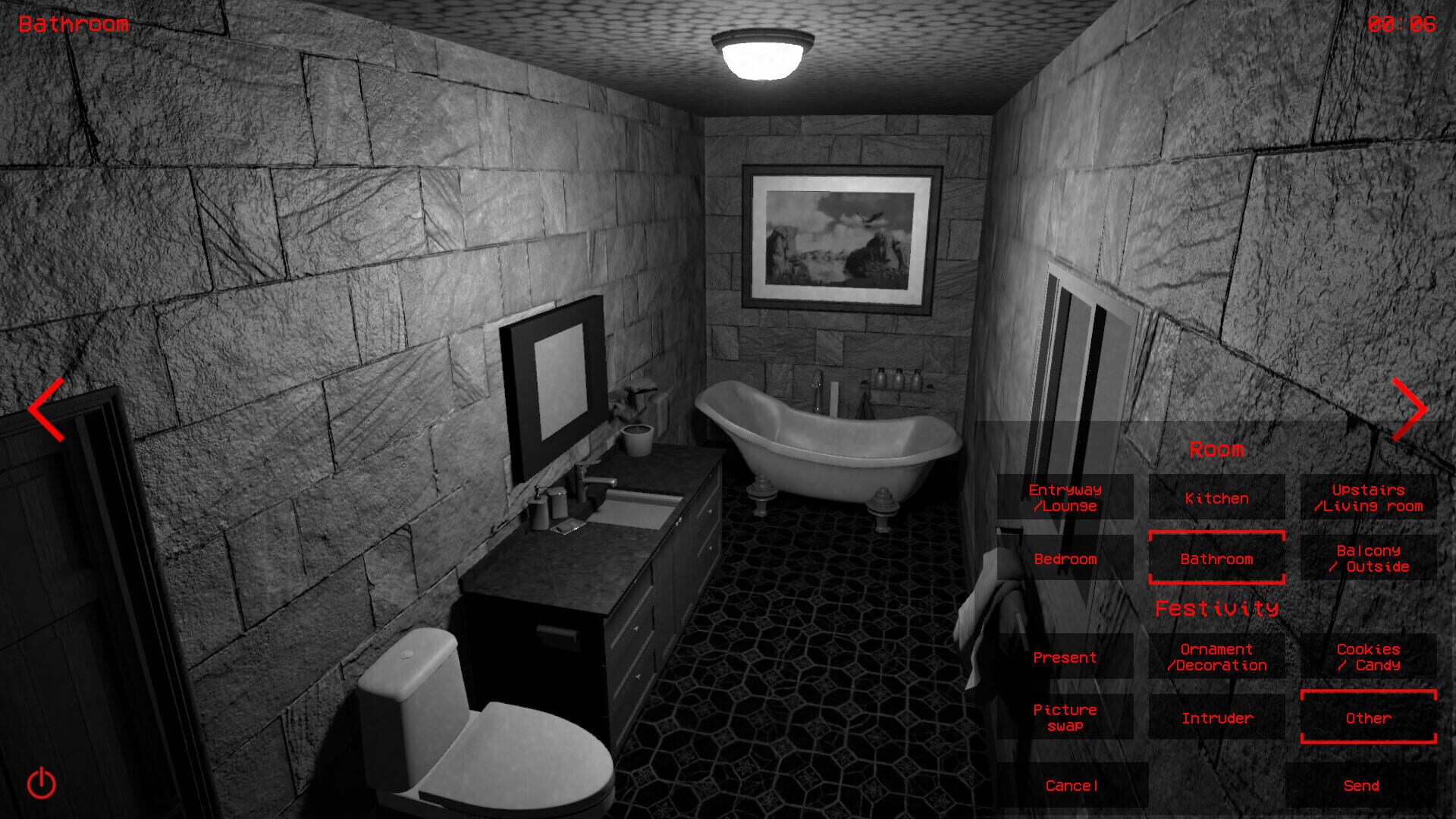
Task: Click the Festivity section header
Action: coord(1216,607)
